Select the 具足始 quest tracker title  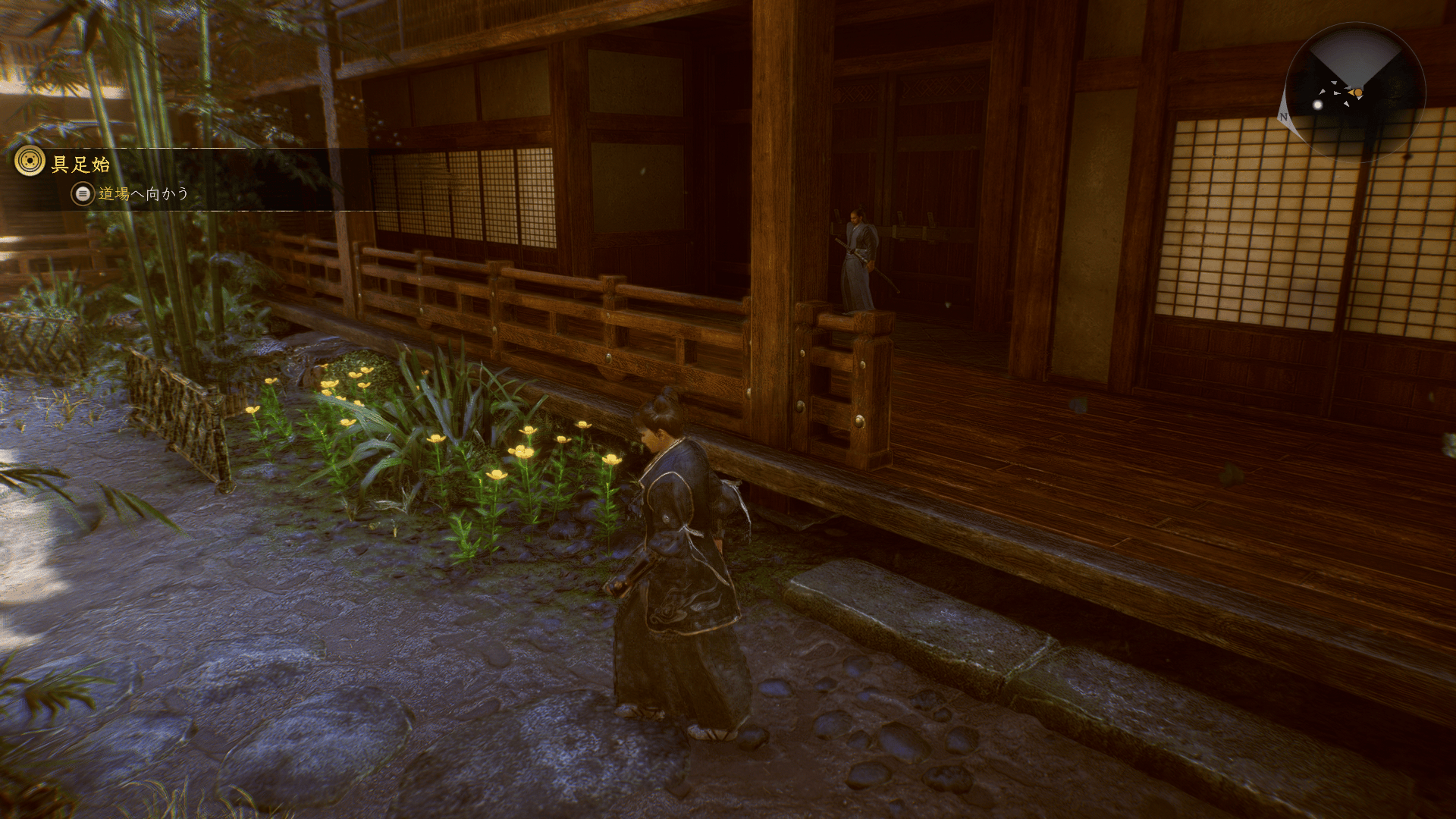pos(80,164)
